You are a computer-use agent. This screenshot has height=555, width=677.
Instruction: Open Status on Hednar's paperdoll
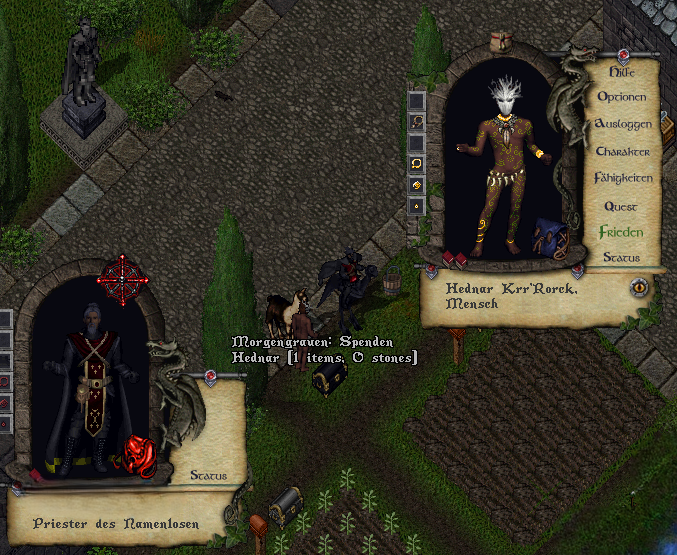621,258
